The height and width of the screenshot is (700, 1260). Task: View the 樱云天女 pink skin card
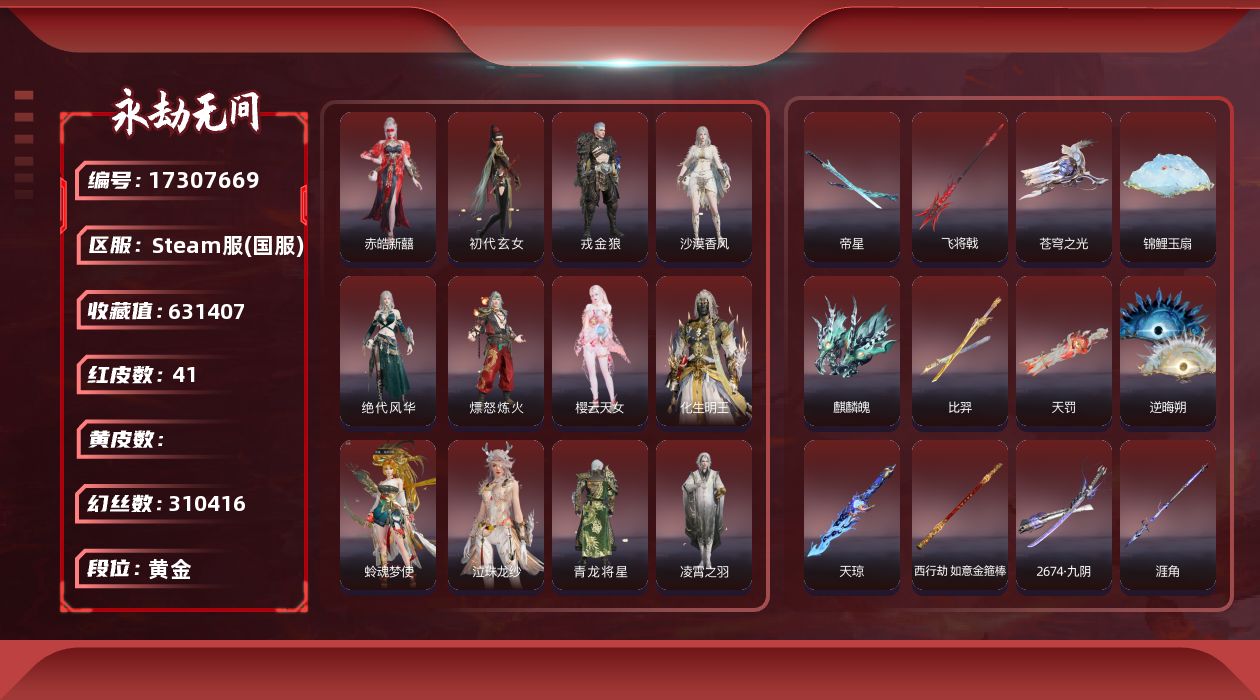[600, 351]
